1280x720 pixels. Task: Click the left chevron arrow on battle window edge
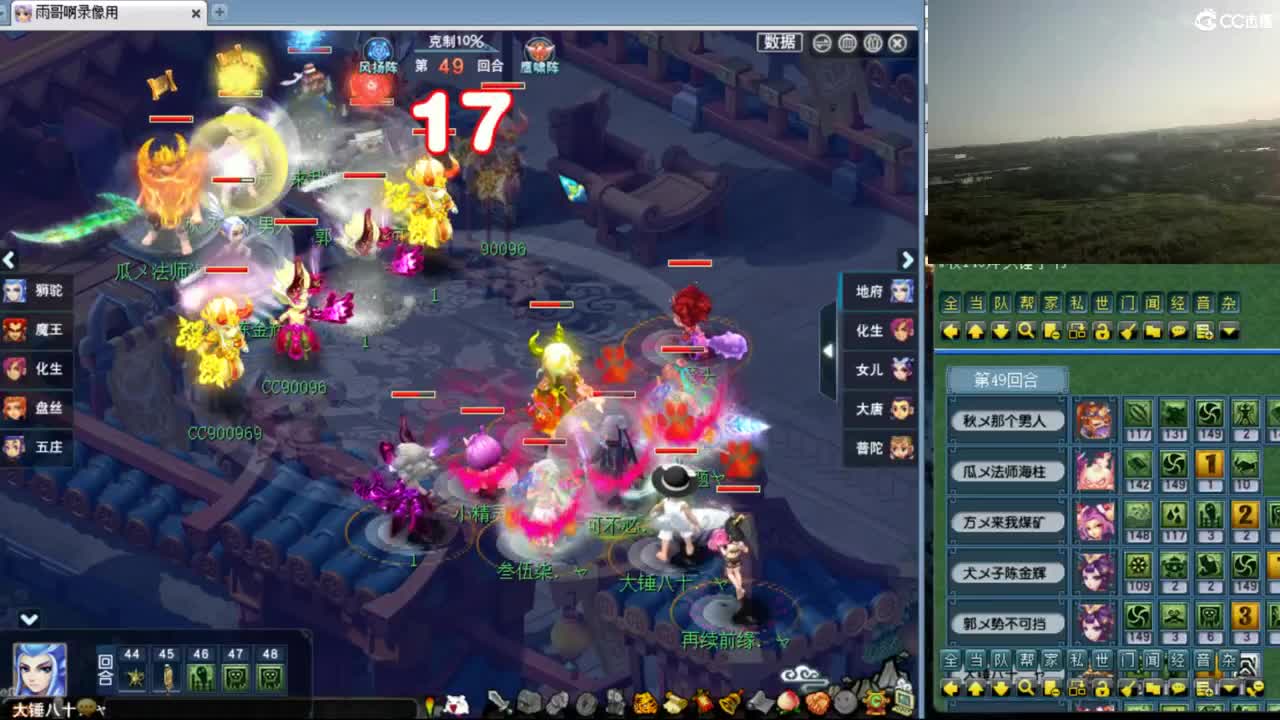[x=8, y=260]
